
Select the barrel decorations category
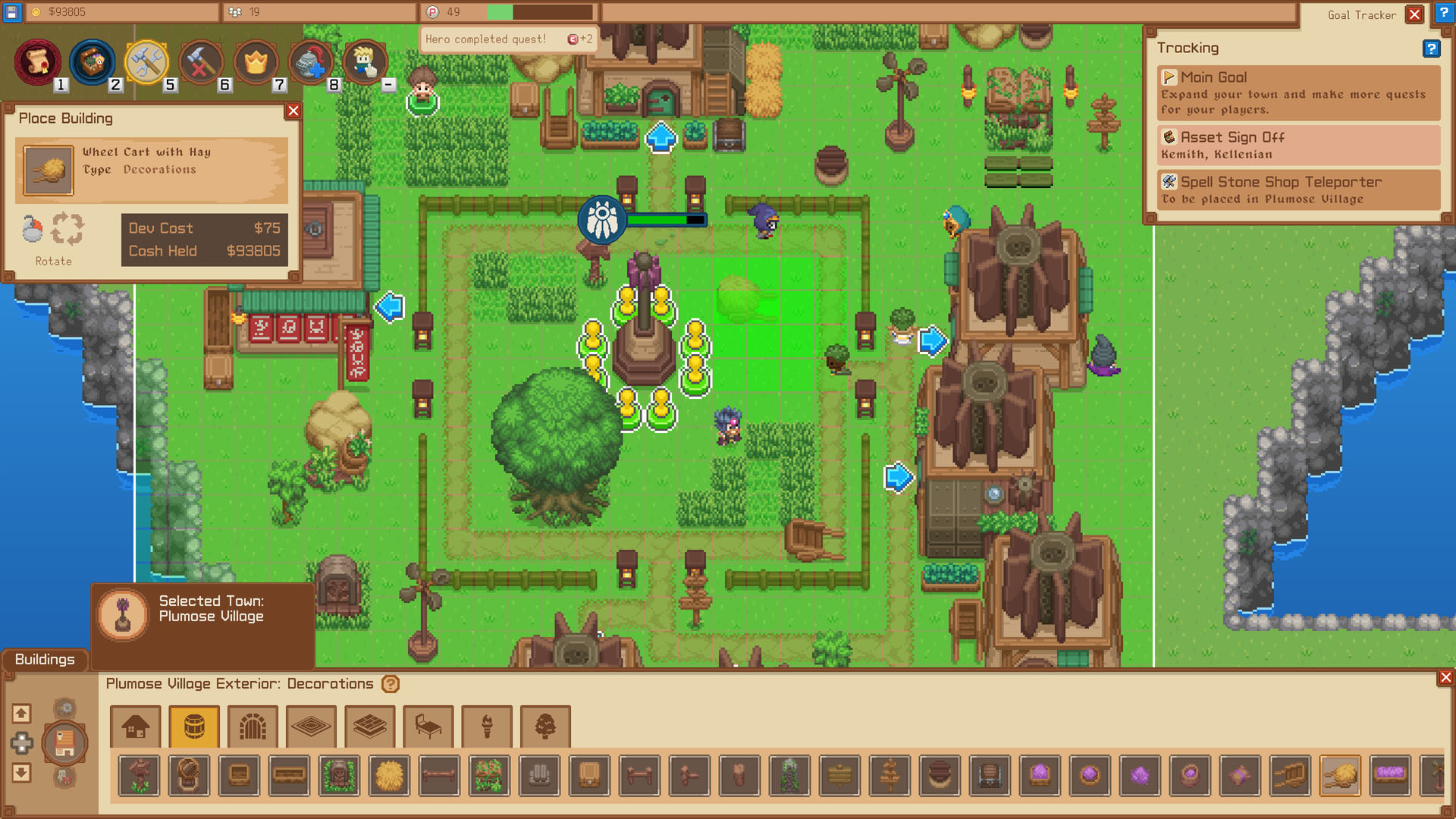point(193,726)
